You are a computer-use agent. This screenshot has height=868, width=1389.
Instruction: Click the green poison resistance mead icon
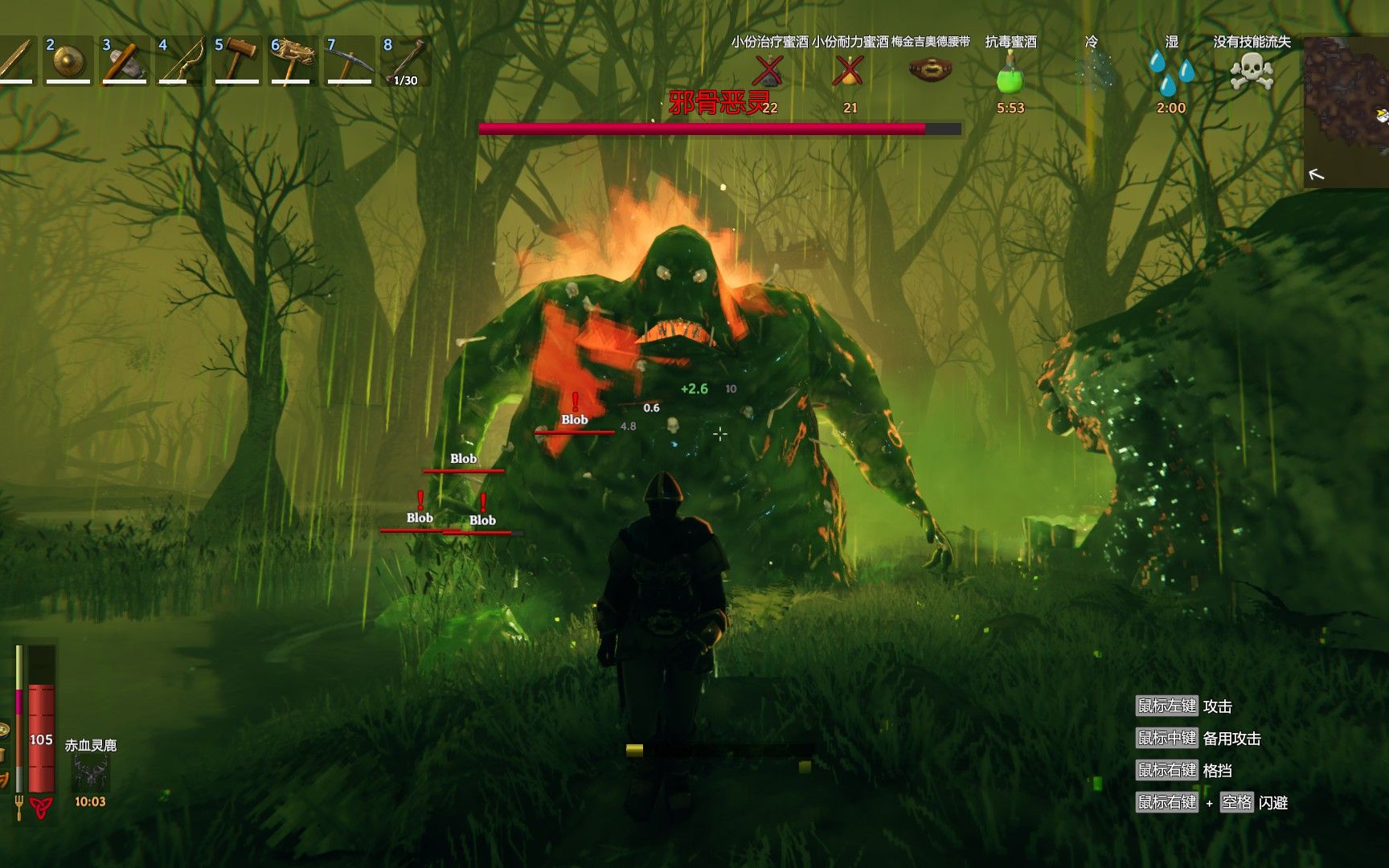(x=1010, y=74)
